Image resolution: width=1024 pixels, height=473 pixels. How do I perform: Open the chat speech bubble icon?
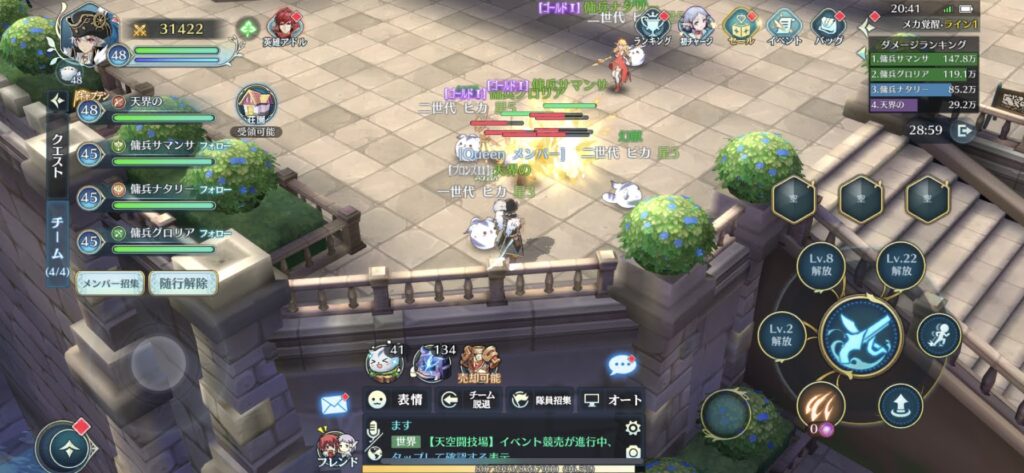coord(622,364)
